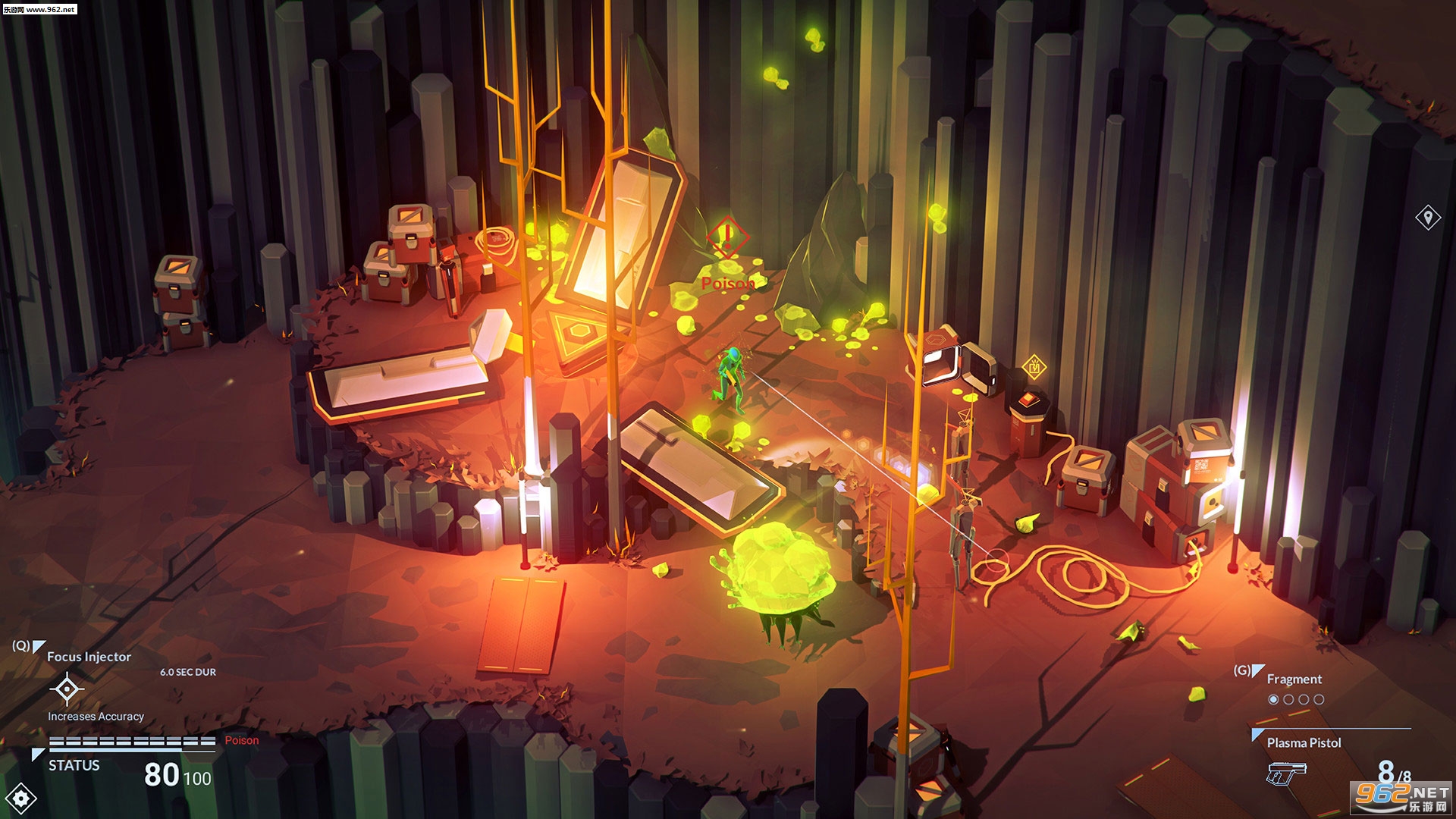Click the map marker waypoint icon

pyautogui.click(x=1428, y=218)
